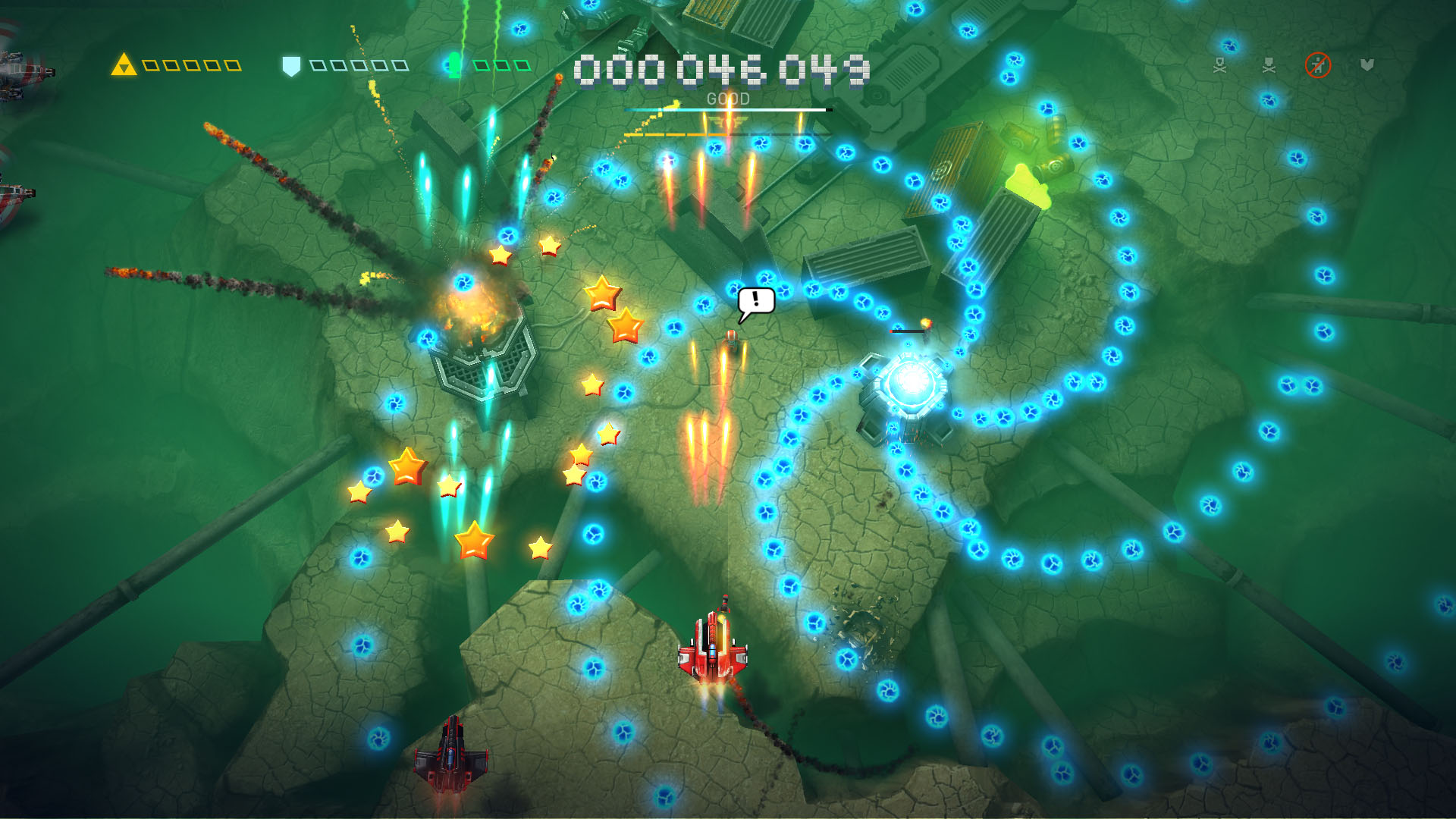Select the green laser ammo icon
The width and height of the screenshot is (1456, 819).
click(x=453, y=64)
